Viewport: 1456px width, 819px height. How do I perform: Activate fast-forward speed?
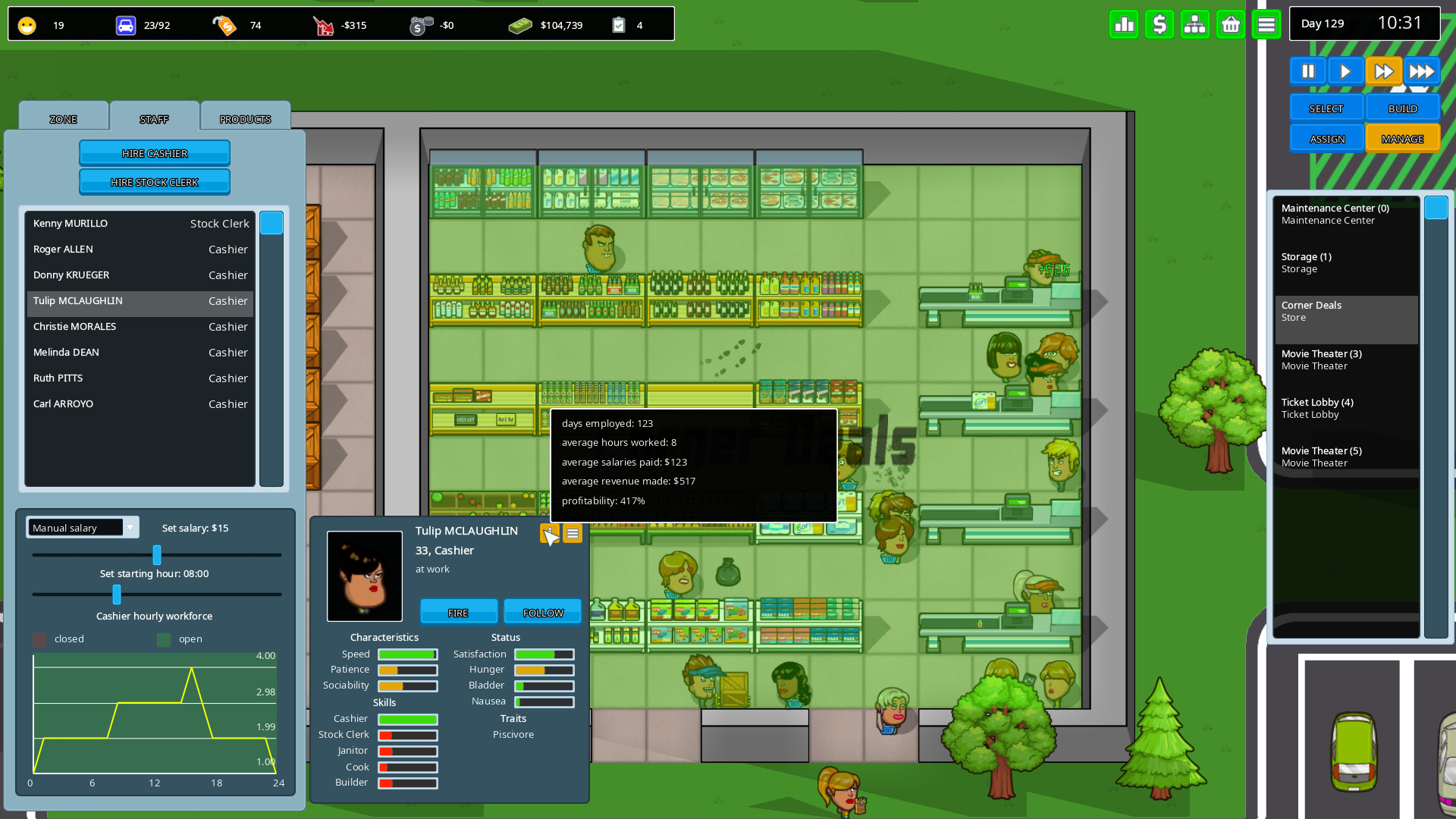tap(1383, 71)
